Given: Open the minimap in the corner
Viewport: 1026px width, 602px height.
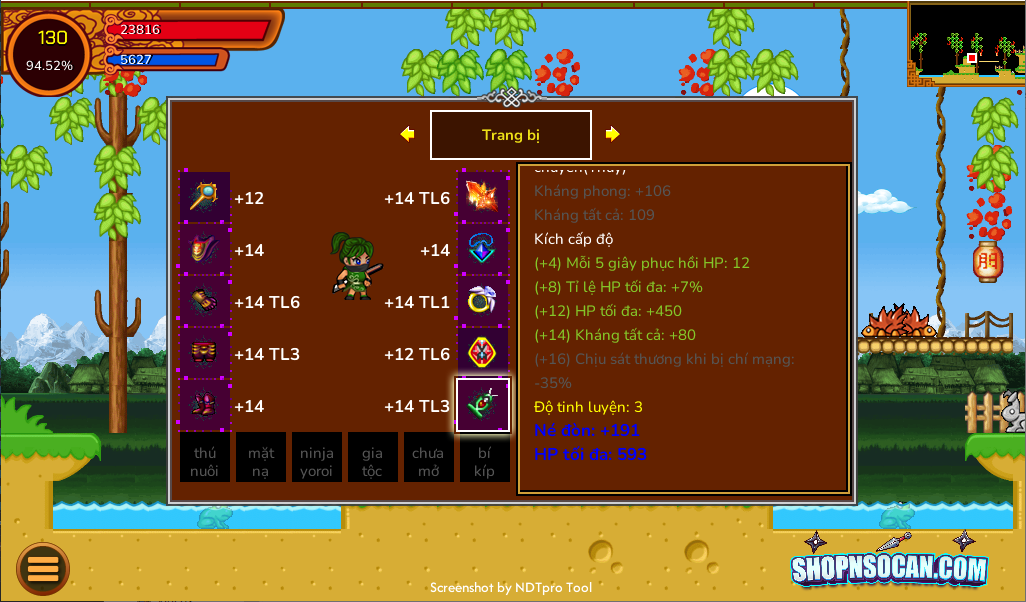Looking at the screenshot, I should click(966, 43).
